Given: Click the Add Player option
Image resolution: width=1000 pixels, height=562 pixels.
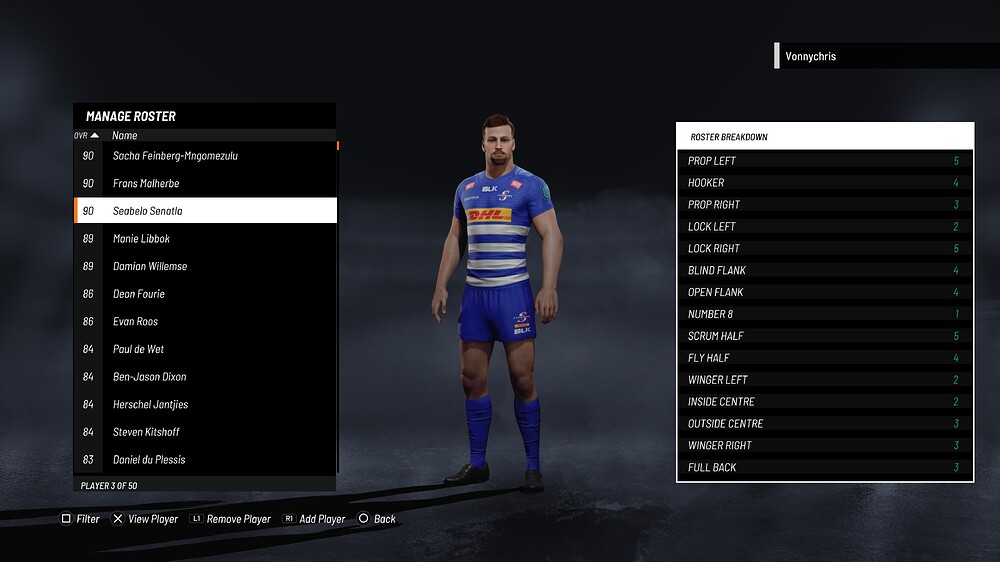Looking at the screenshot, I should (x=314, y=519).
